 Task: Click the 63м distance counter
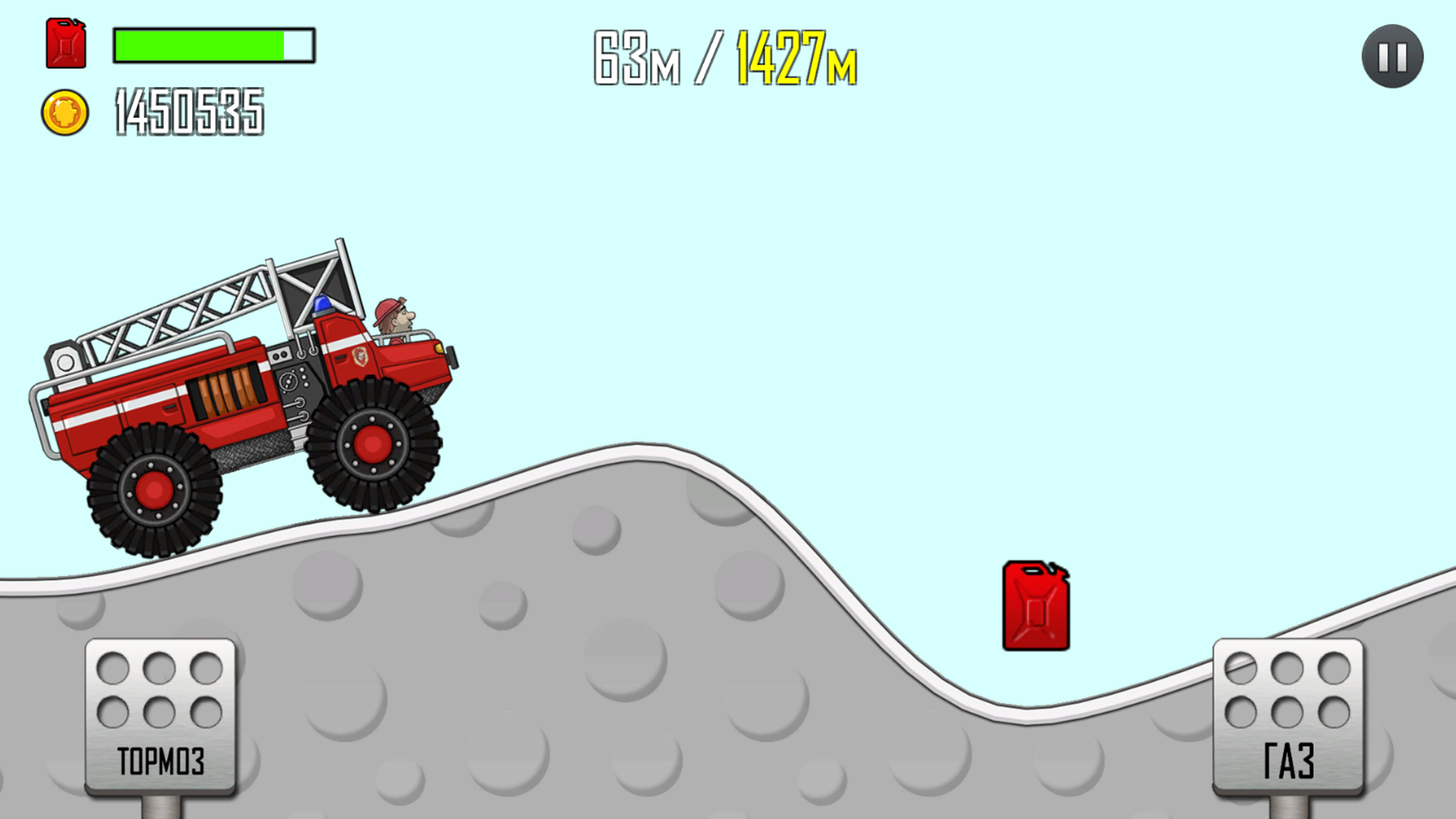(637, 57)
